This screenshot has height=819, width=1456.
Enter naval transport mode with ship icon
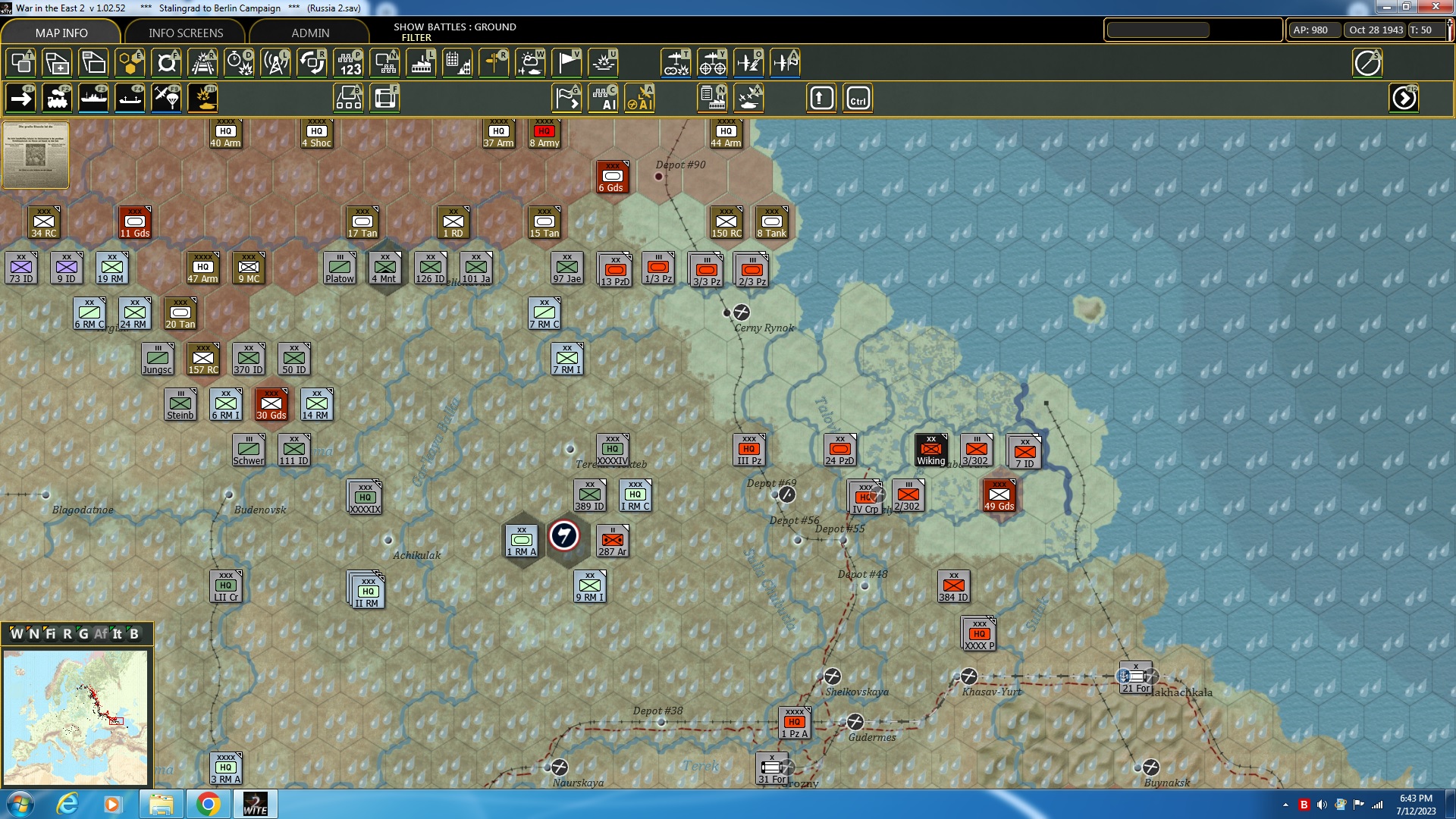(x=94, y=98)
